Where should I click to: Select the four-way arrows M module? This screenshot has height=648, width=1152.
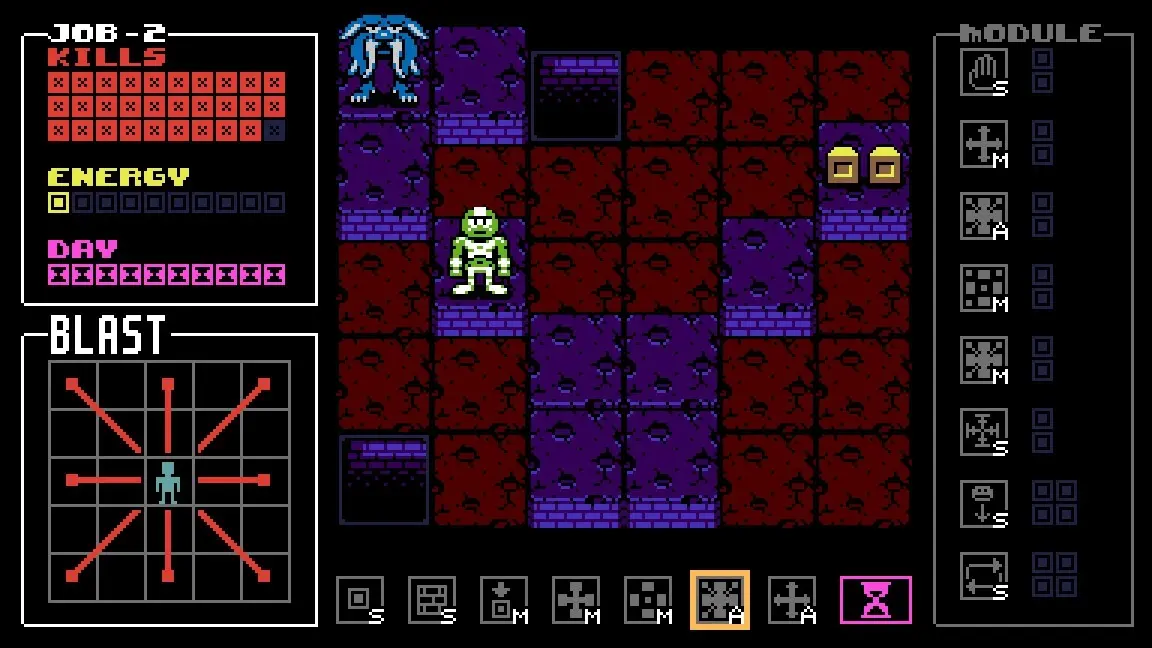coord(983,144)
